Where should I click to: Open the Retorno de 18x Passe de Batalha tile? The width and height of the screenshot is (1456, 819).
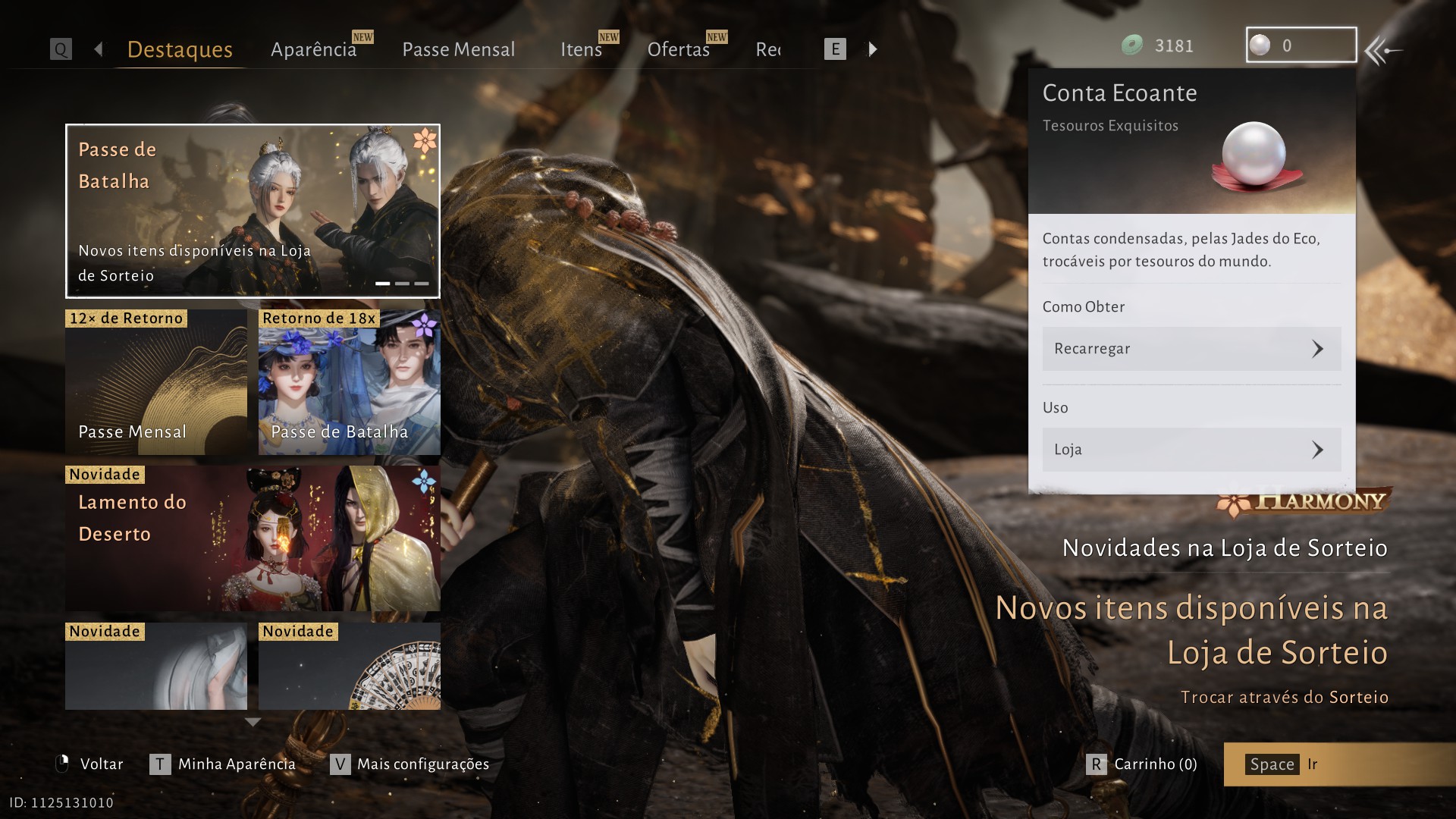pyautogui.click(x=349, y=382)
